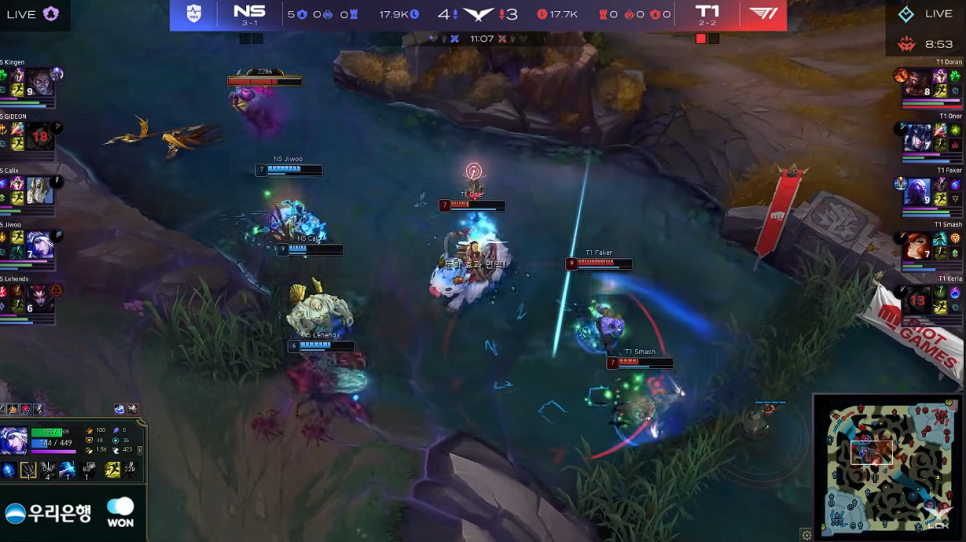Screen dimensions: 966x542
Task: Click the yellow Flash spell in bottom panel
Action: pos(112,469)
